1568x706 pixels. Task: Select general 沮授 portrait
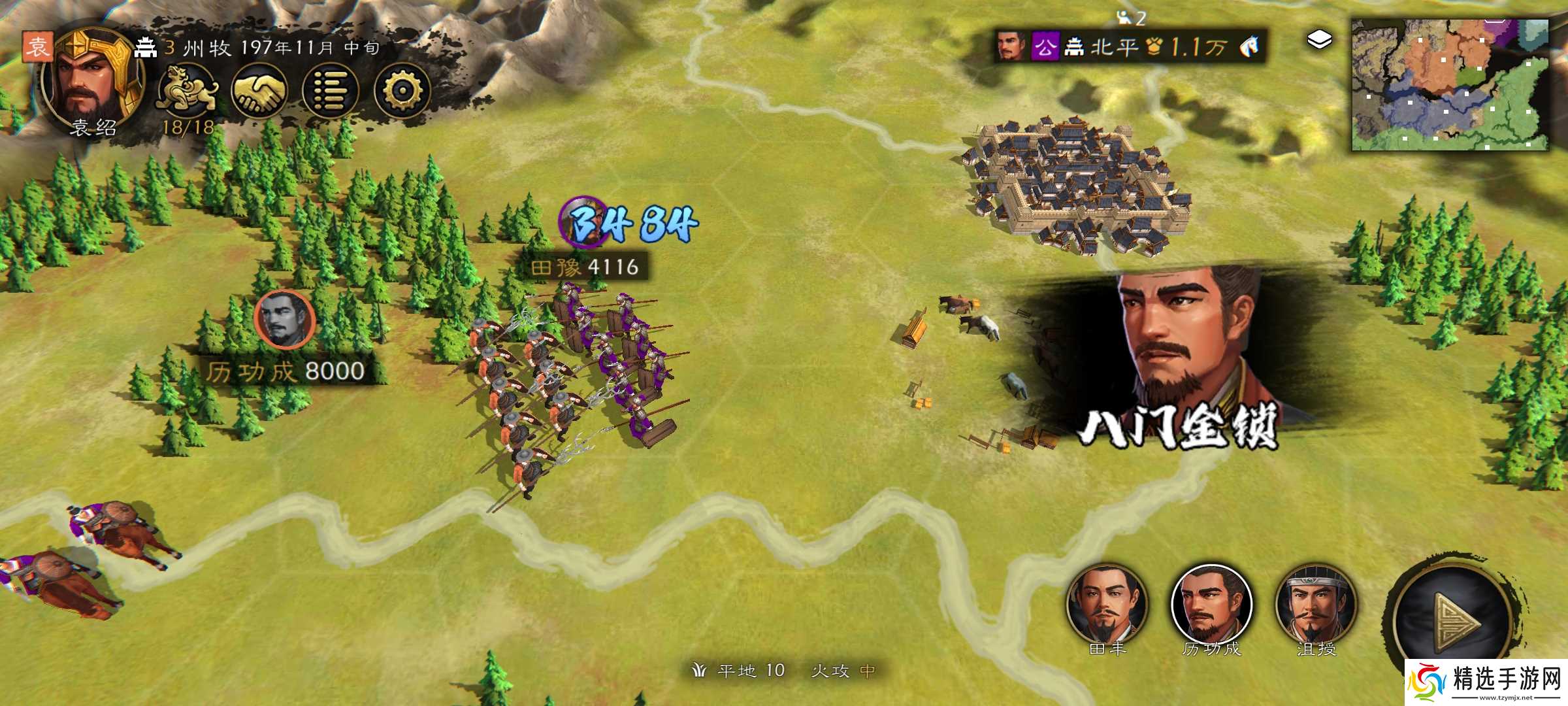click(x=1316, y=605)
